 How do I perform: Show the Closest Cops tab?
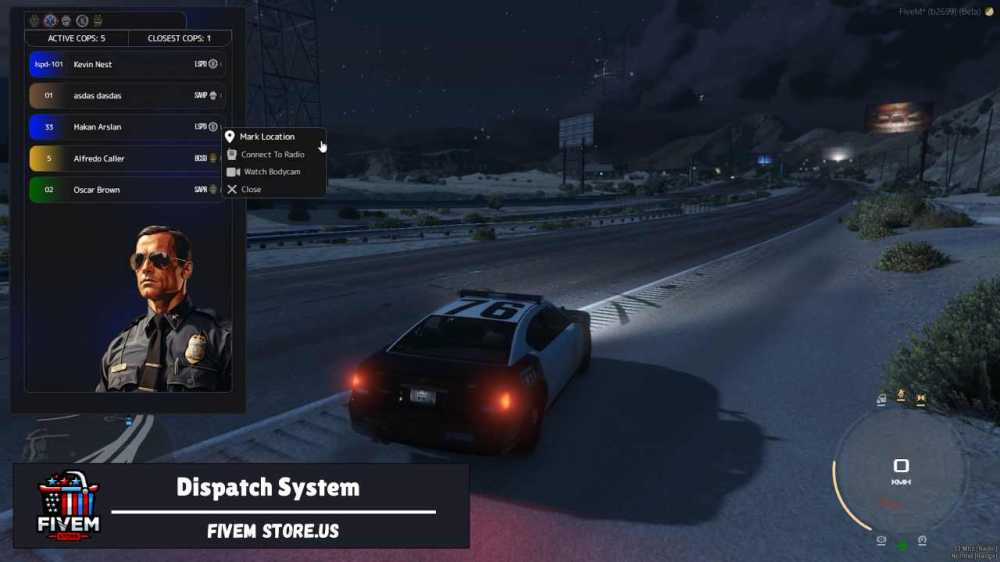click(179, 39)
